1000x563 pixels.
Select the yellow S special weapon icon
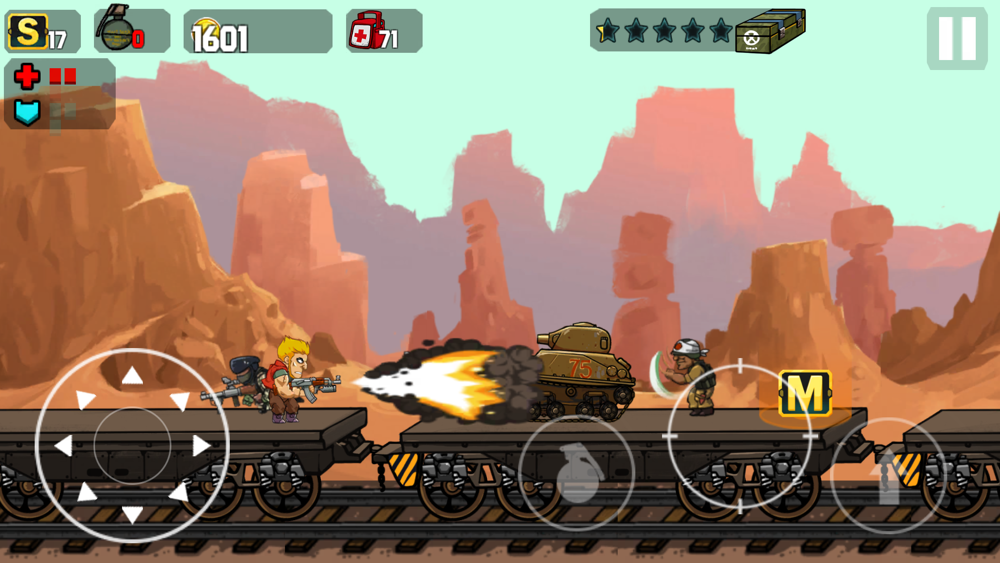coord(27,32)
